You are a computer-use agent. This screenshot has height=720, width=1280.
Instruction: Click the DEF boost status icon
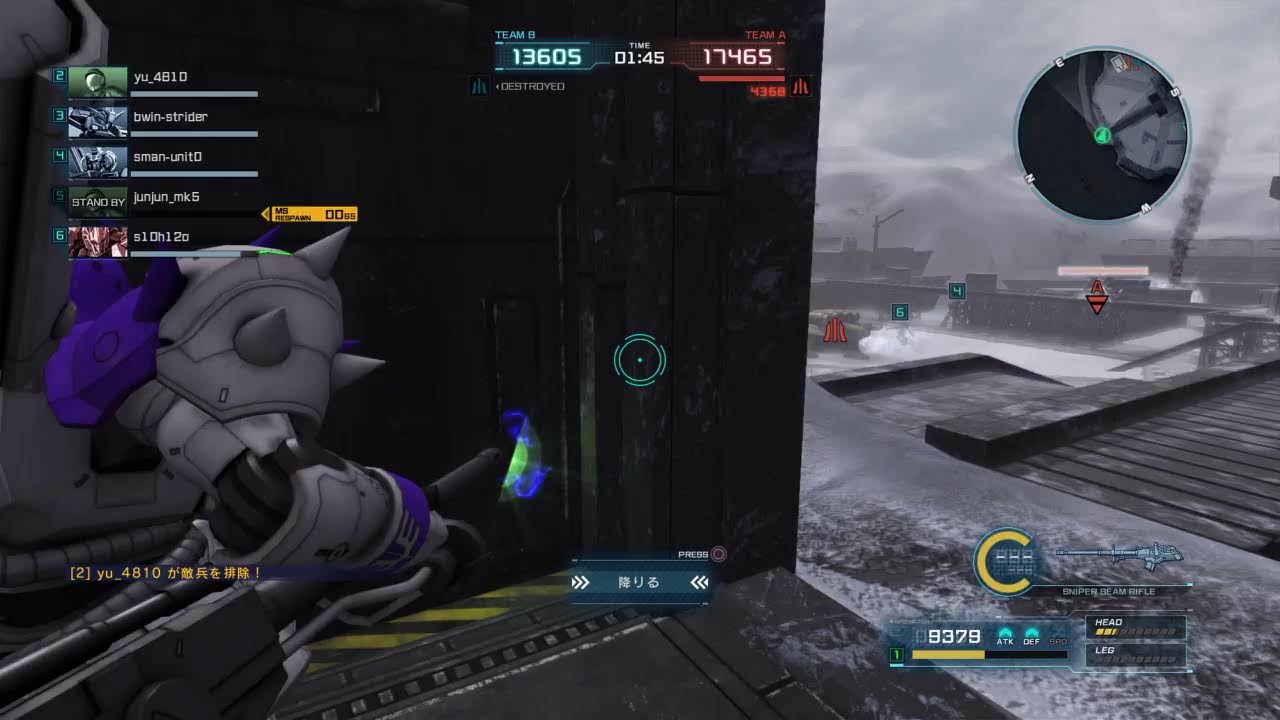1031,634
